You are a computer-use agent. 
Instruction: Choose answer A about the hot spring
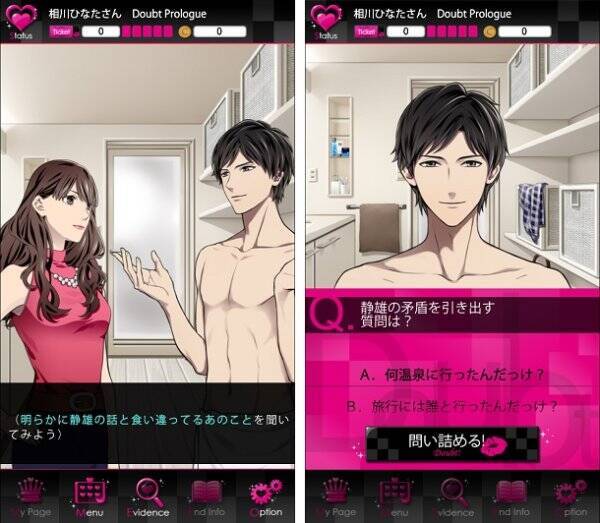452,373
